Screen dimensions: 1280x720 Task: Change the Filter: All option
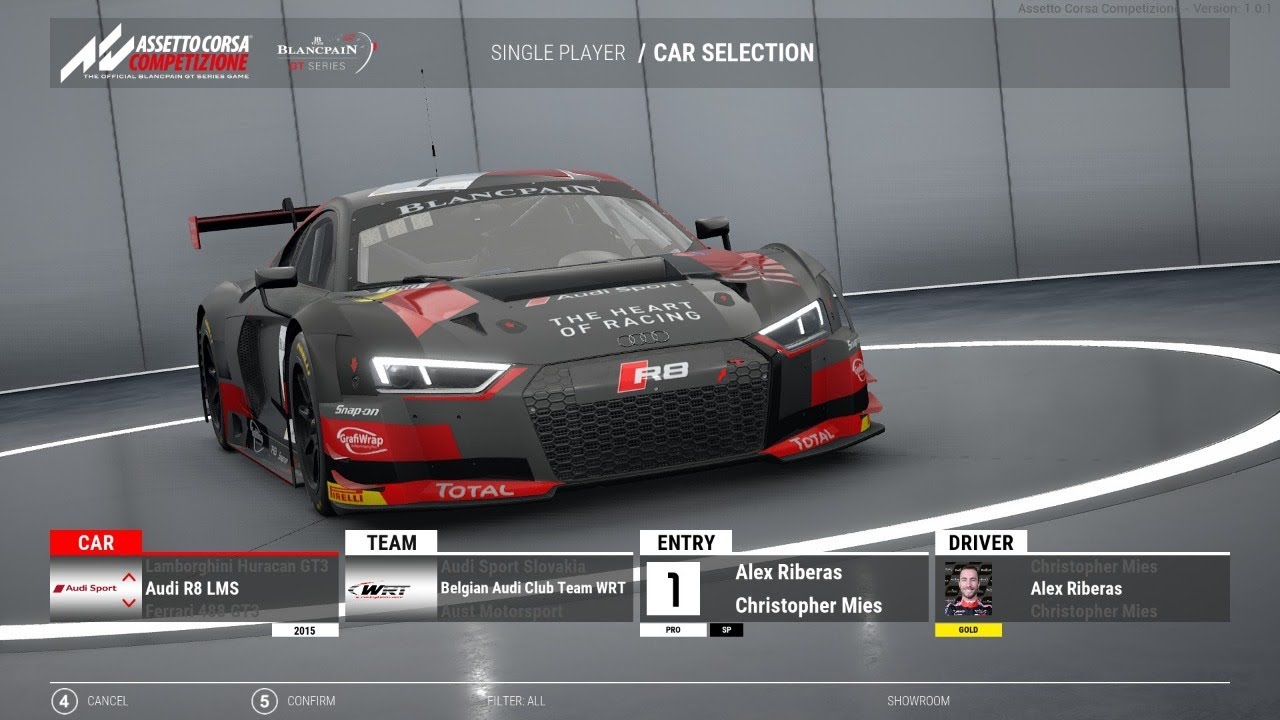(516, 701)
